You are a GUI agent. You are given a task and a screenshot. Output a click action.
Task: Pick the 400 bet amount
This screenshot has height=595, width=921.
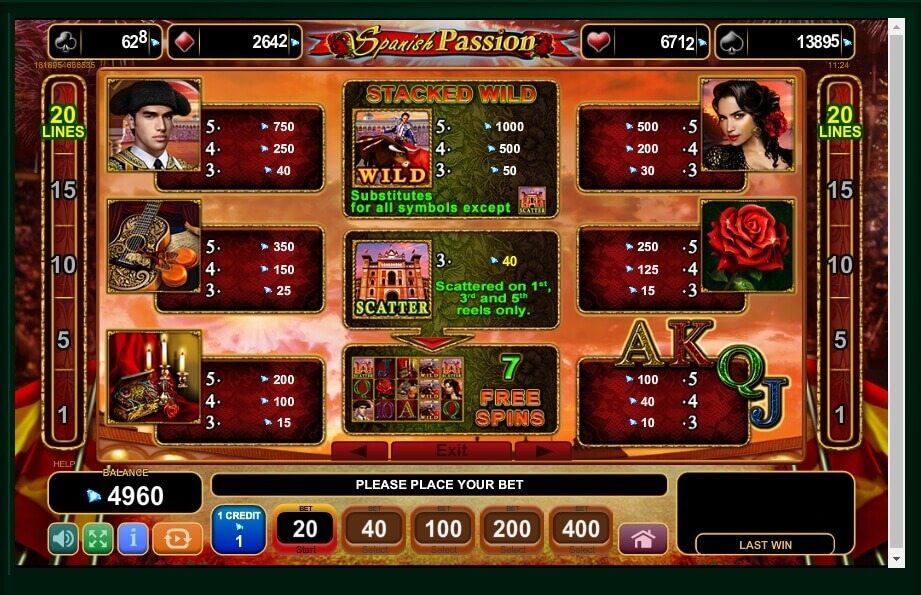[x=581, y=530]
